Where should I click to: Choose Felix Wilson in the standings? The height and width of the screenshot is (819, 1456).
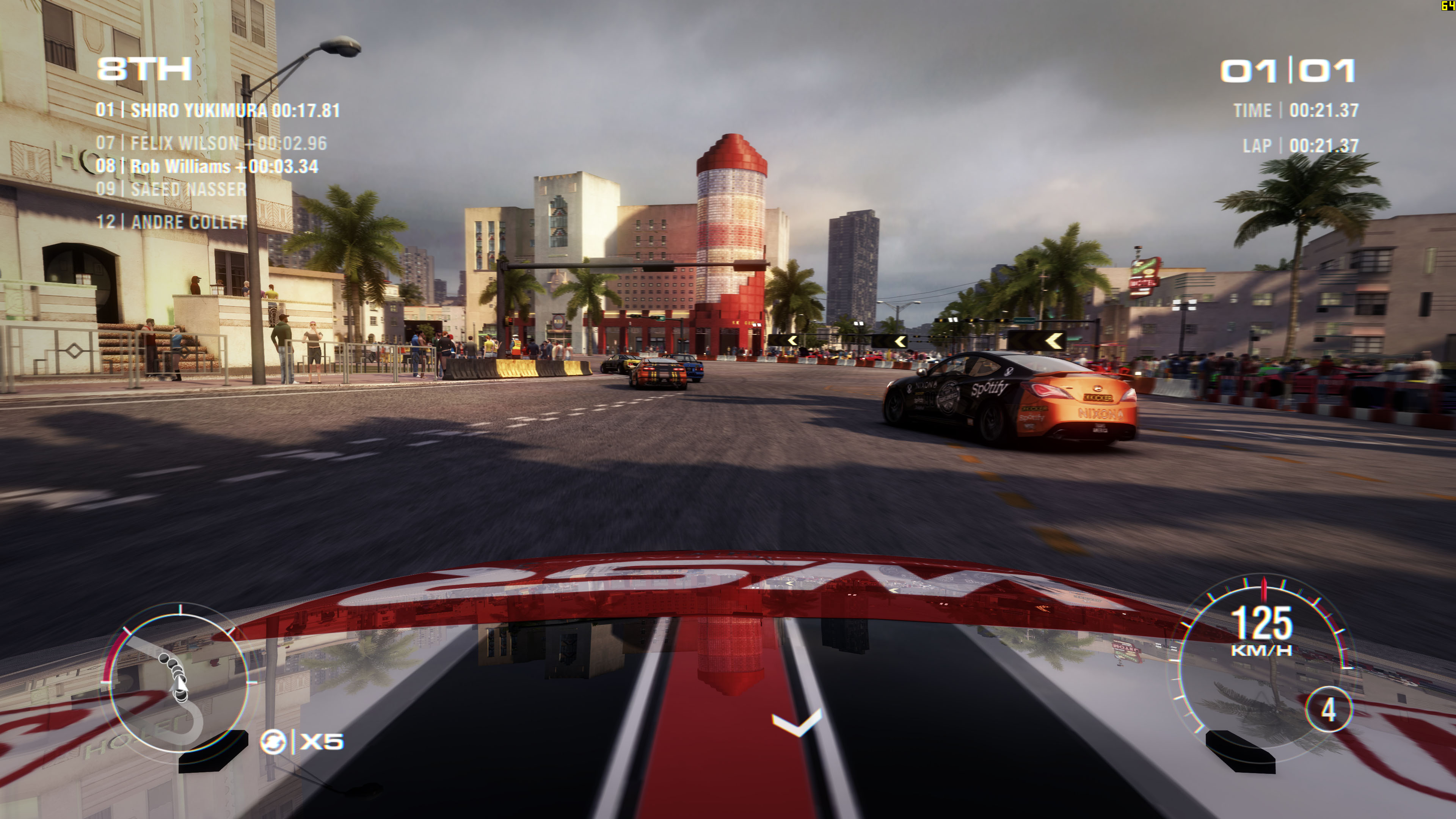211,144
